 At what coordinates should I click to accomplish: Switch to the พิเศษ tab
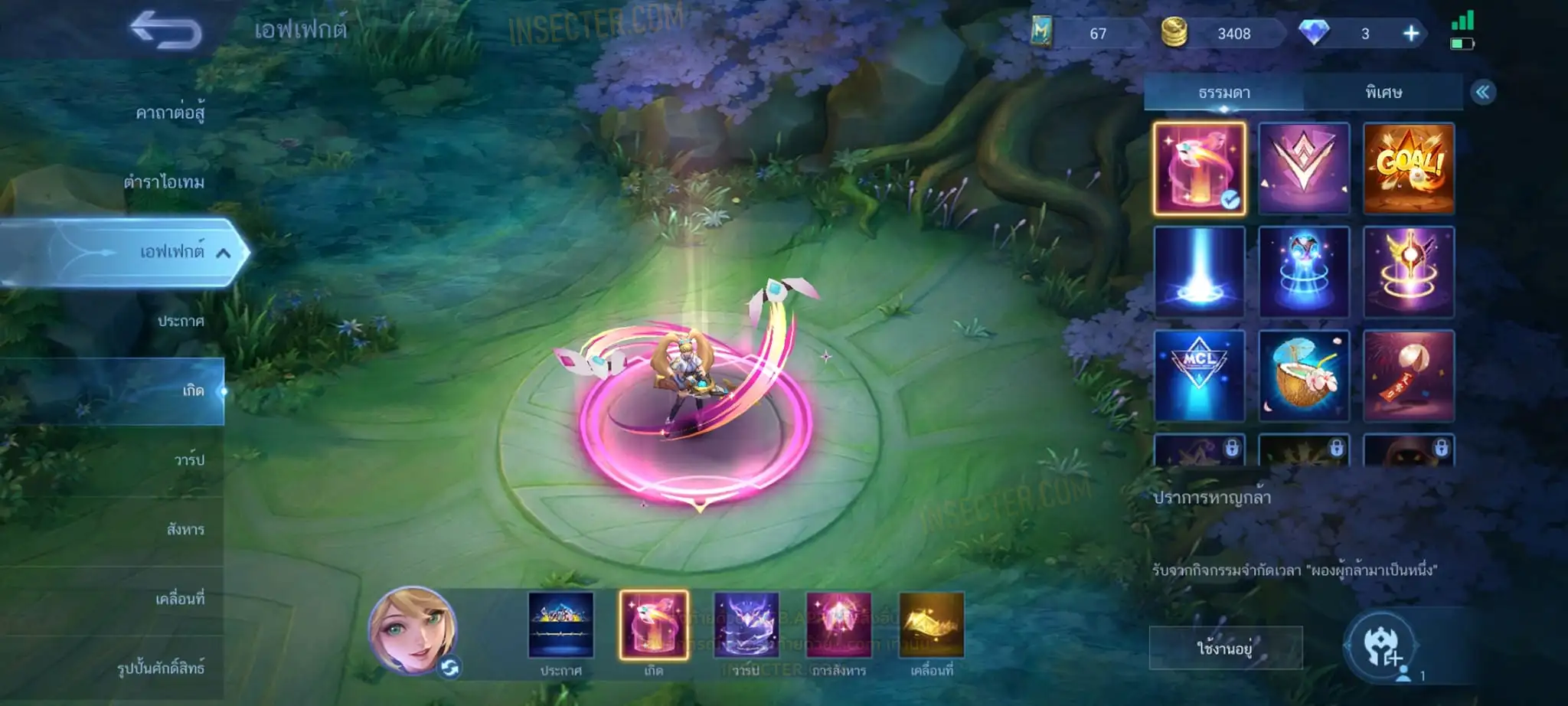point(1383,93)
